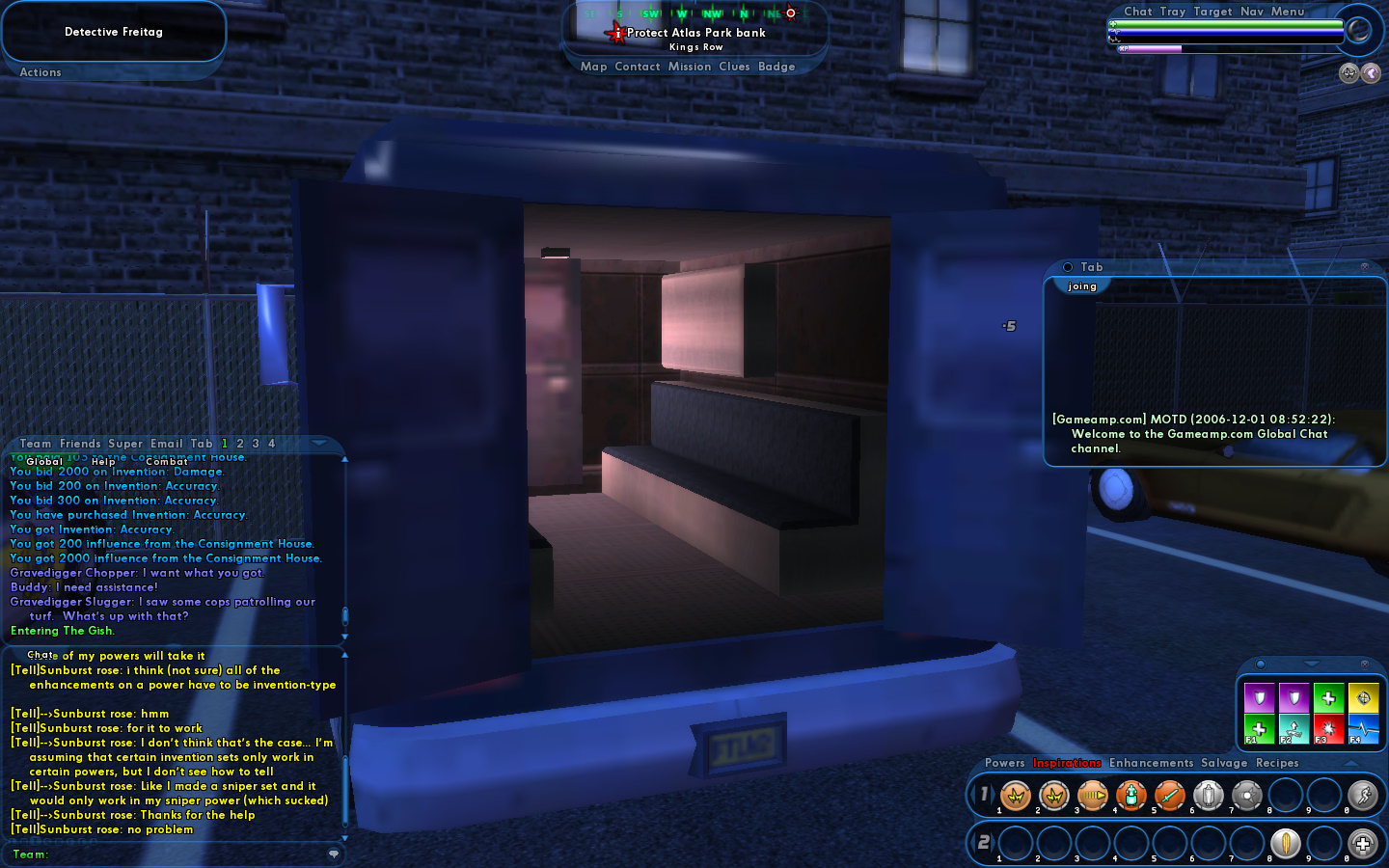Open the Salvage window
Viewport: 1389px width, 868px height.
[x=1224, y=763]
